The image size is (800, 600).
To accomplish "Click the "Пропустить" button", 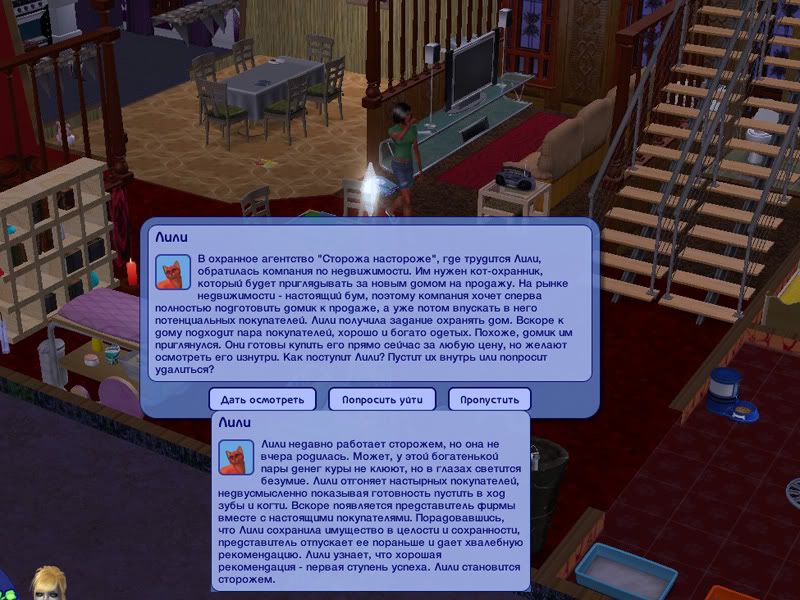I will (489, 399).
